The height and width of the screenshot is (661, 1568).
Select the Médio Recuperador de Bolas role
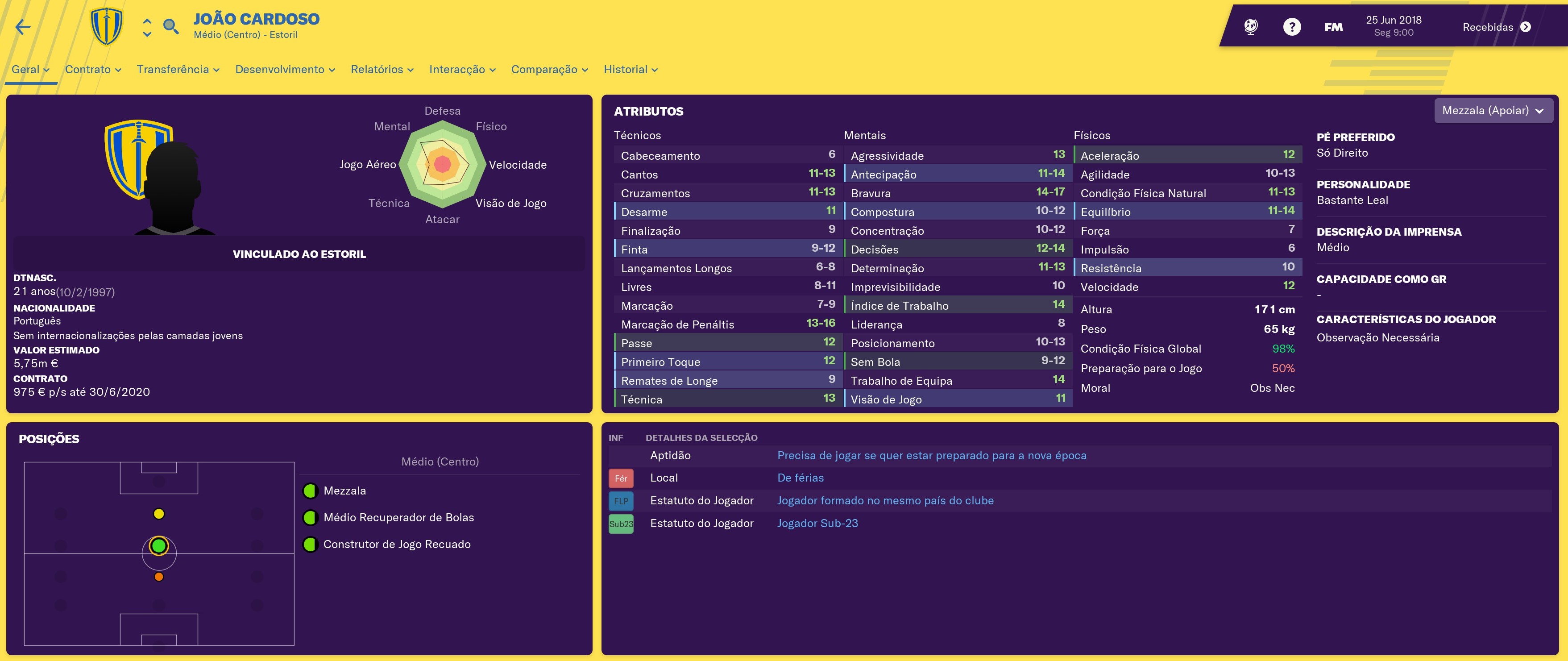coord(398,517)
